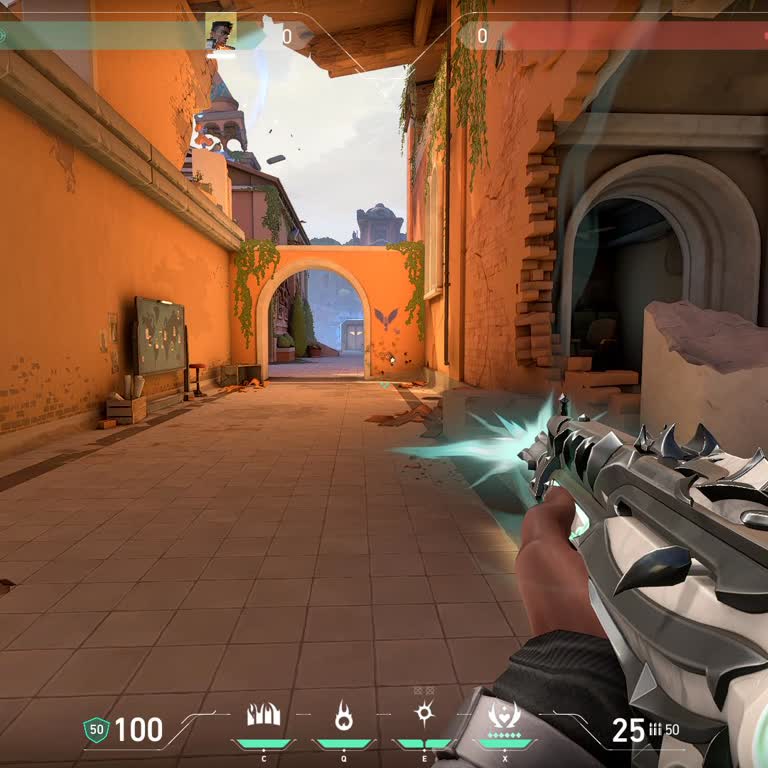This screenshot has height=768, width=768.
Task: Activate the Blaze flame wall ability
Action: (264, 716)
